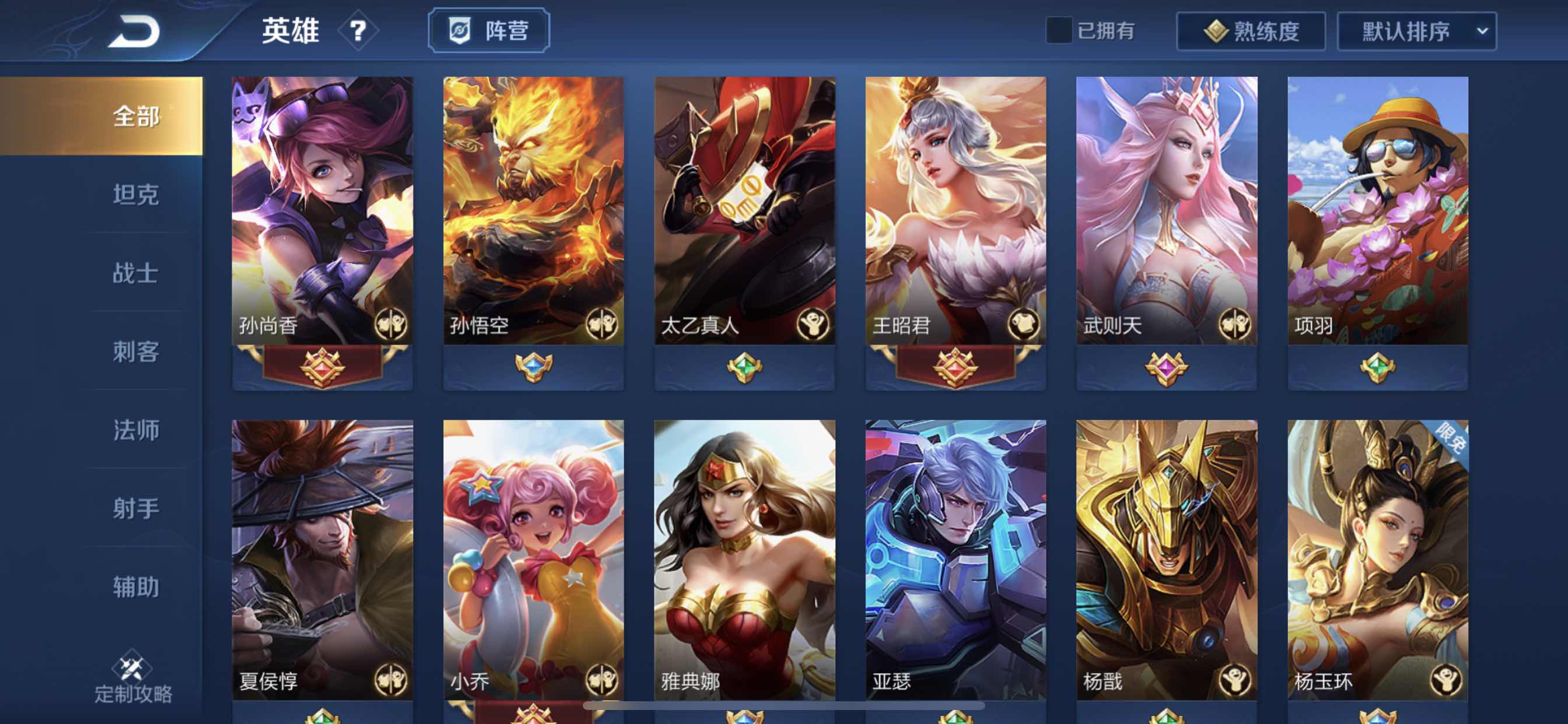Click the green badge under 太乙真人
The image size is (1568, 724).
pos(744,367)
